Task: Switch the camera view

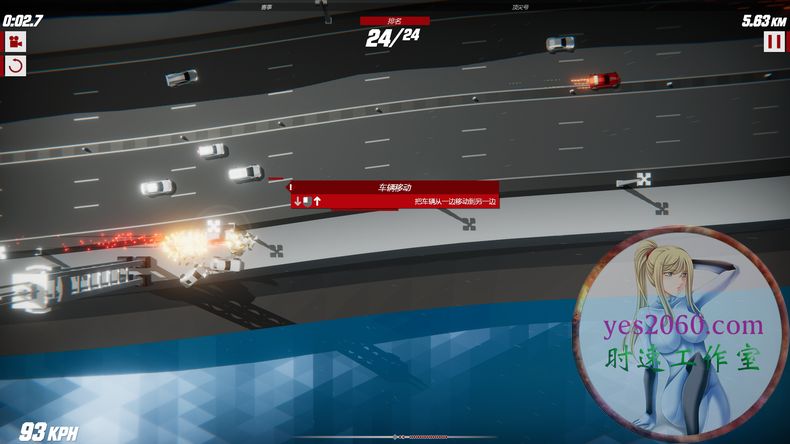Action: 15,41
